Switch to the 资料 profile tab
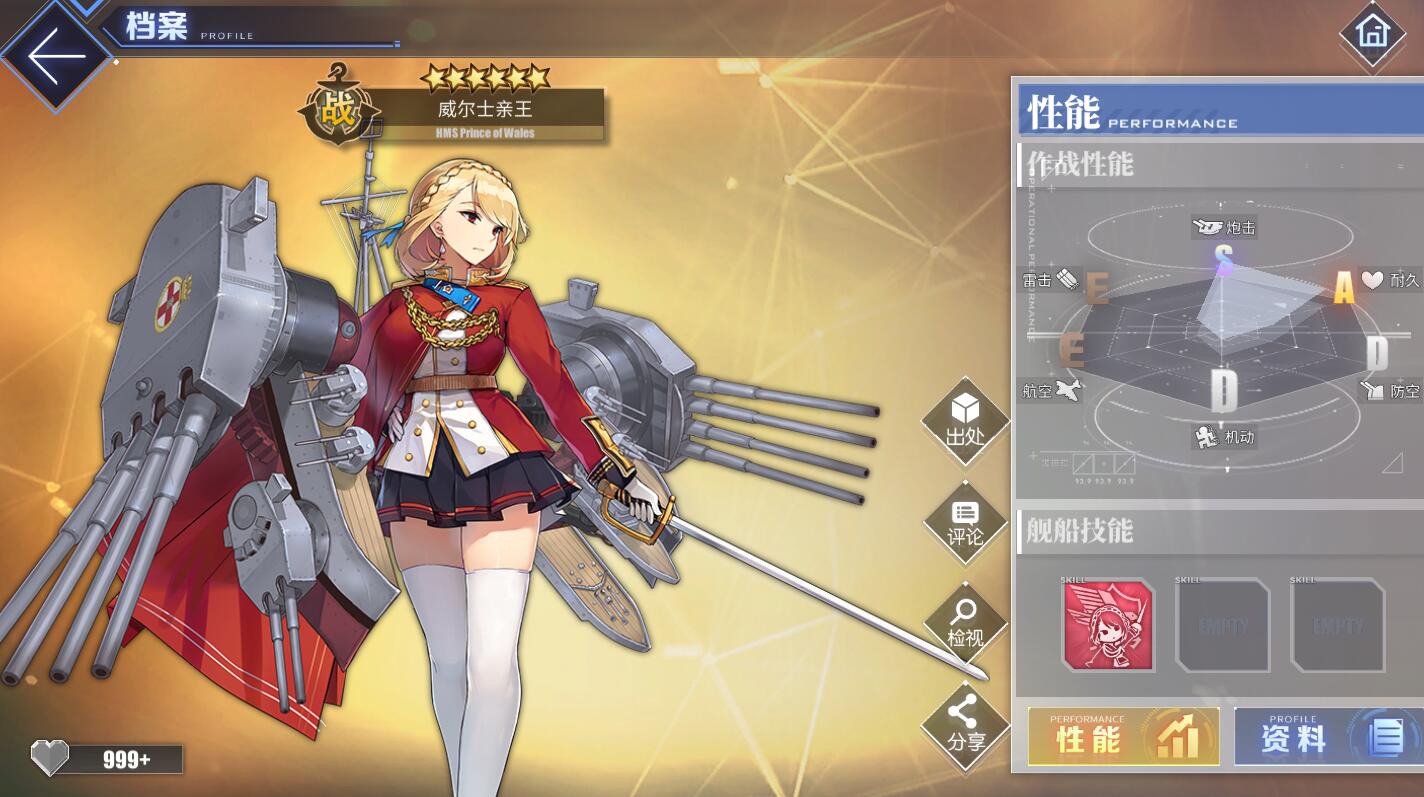Viewport: 1424px width, 797px height. tap(1328, 737)
